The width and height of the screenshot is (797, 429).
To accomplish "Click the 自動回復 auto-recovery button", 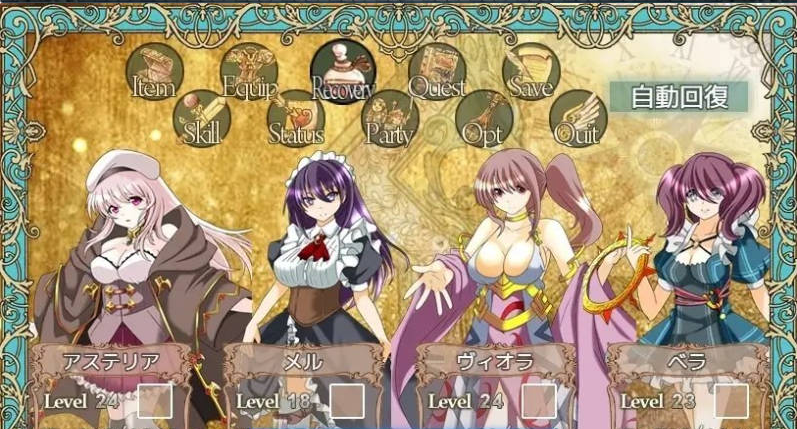I will [x=678, y=97].
